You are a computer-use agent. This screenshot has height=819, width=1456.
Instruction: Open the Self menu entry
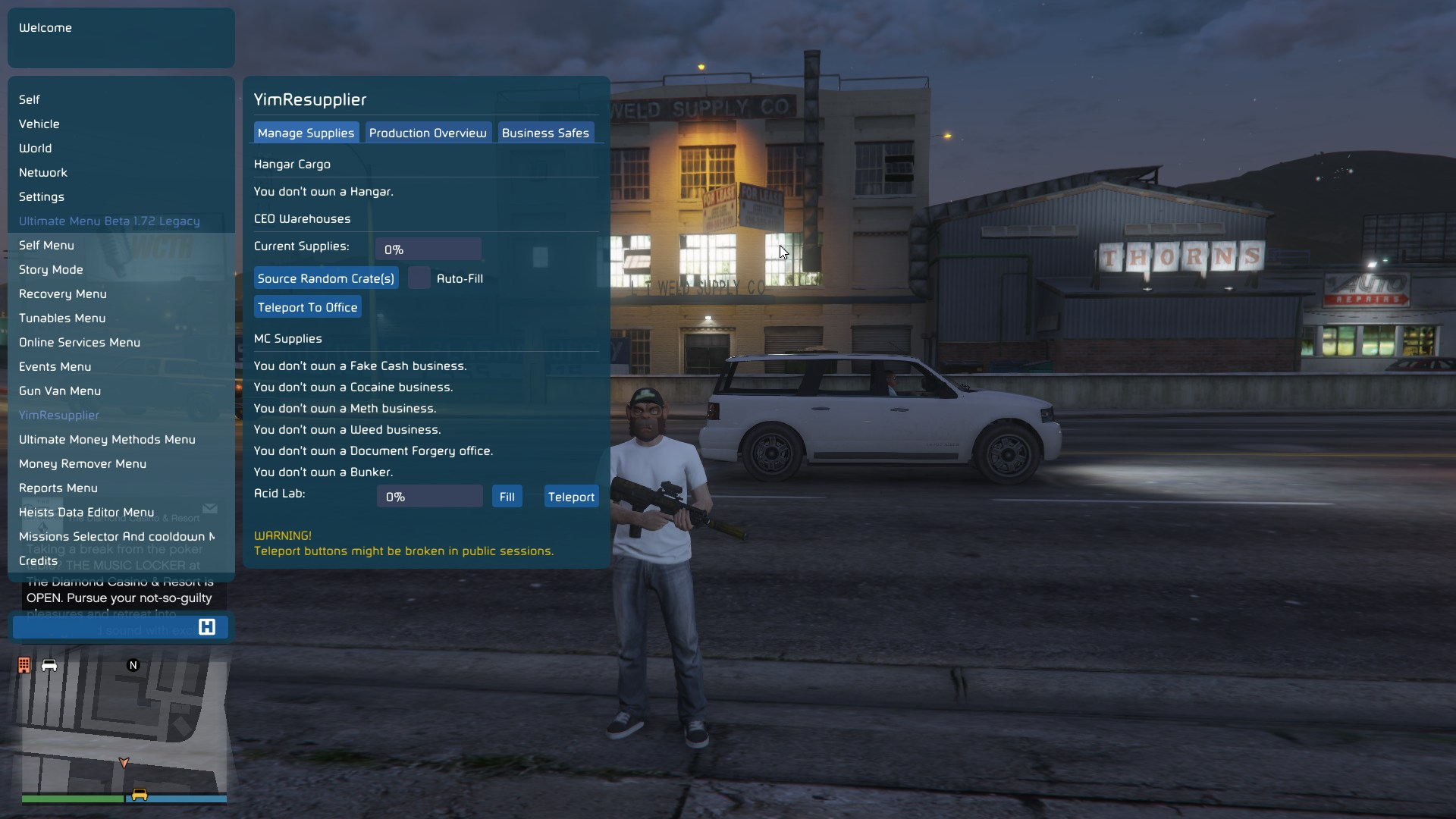[30, 99]
